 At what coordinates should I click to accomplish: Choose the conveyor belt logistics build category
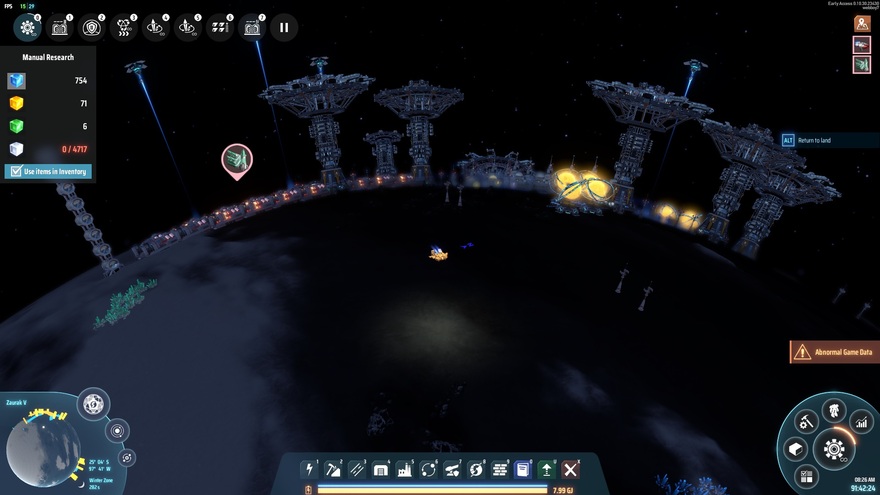click(357, 469)
